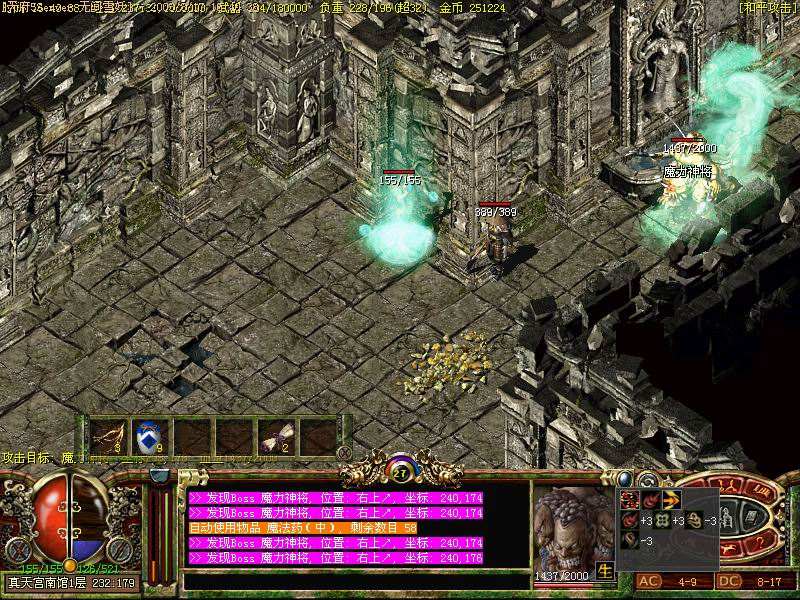Click the chat input bar
Viewport: 800px width, 600px height.
pos(355,580)
